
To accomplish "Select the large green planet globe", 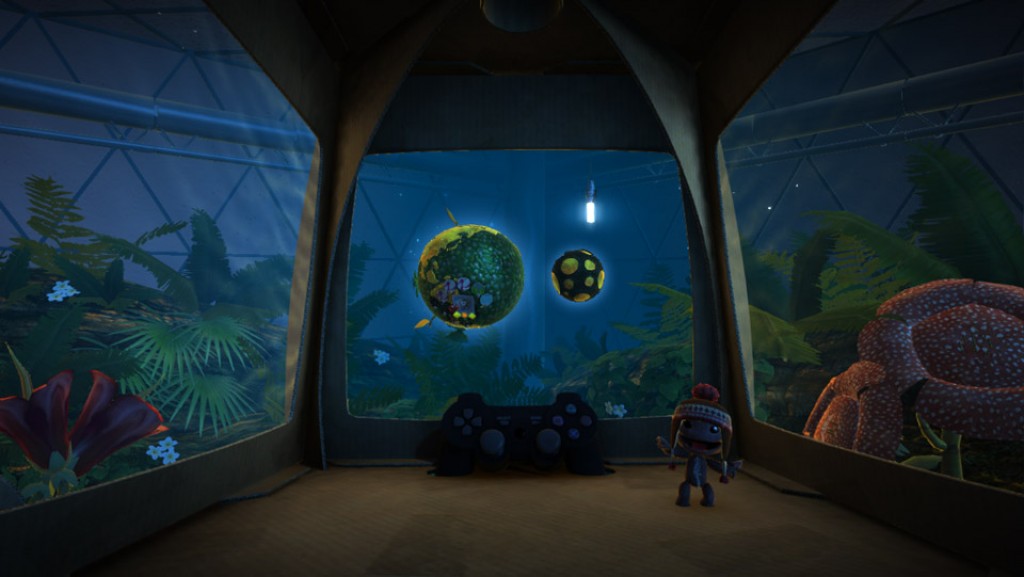I will (470, 275).
